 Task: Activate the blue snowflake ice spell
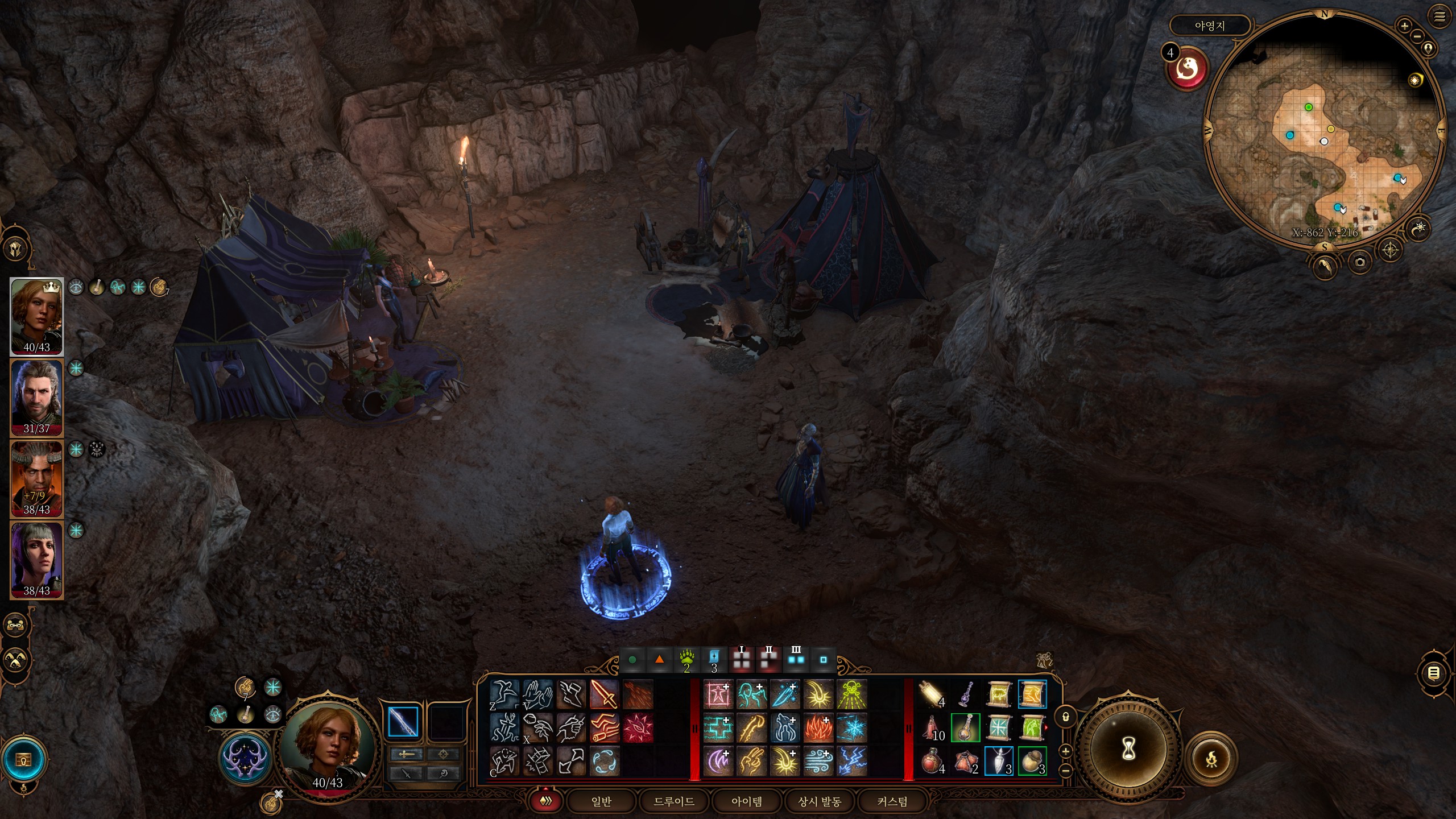(852, 728)
